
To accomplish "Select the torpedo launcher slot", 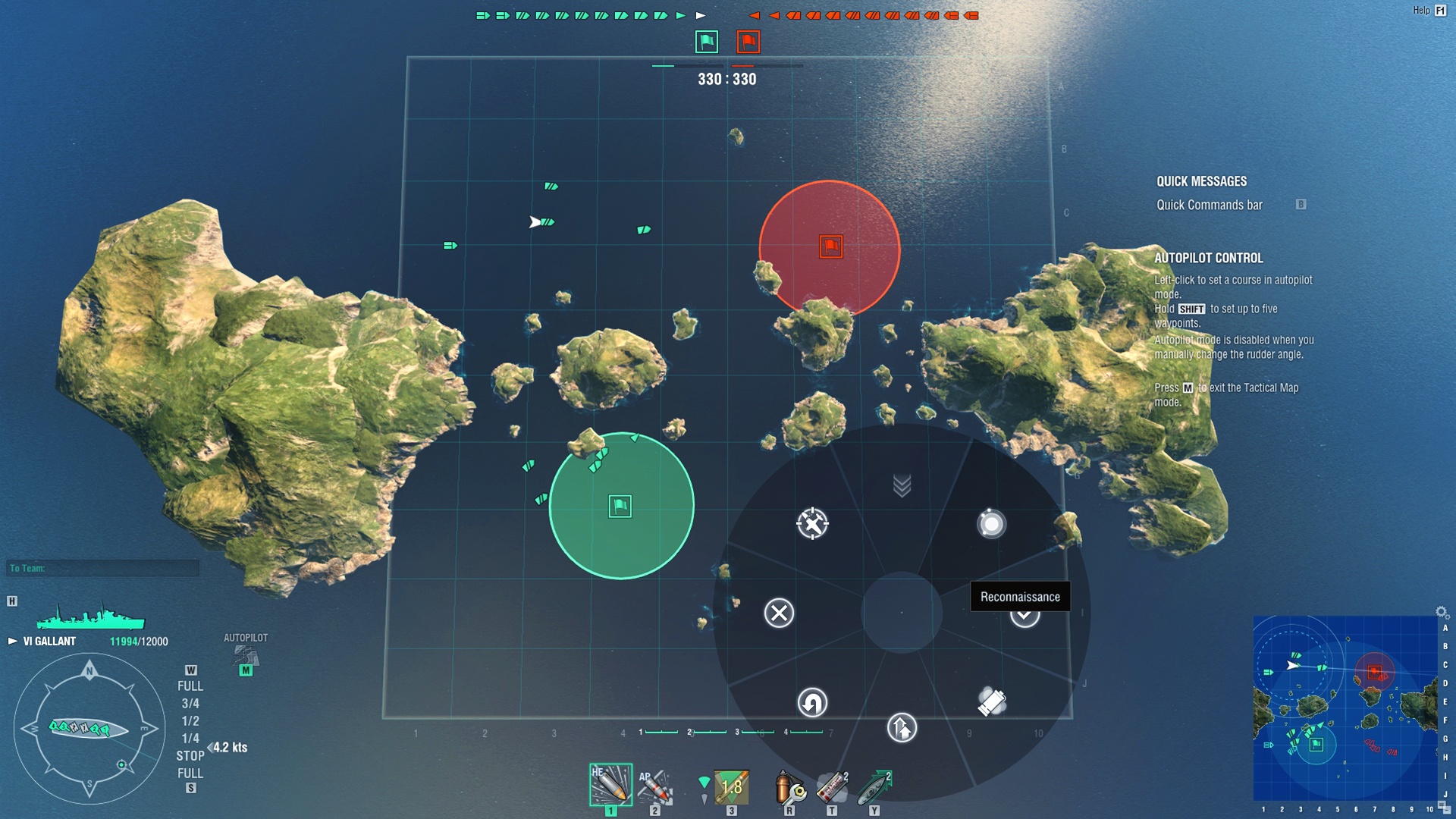I will (x=731, y=786).
